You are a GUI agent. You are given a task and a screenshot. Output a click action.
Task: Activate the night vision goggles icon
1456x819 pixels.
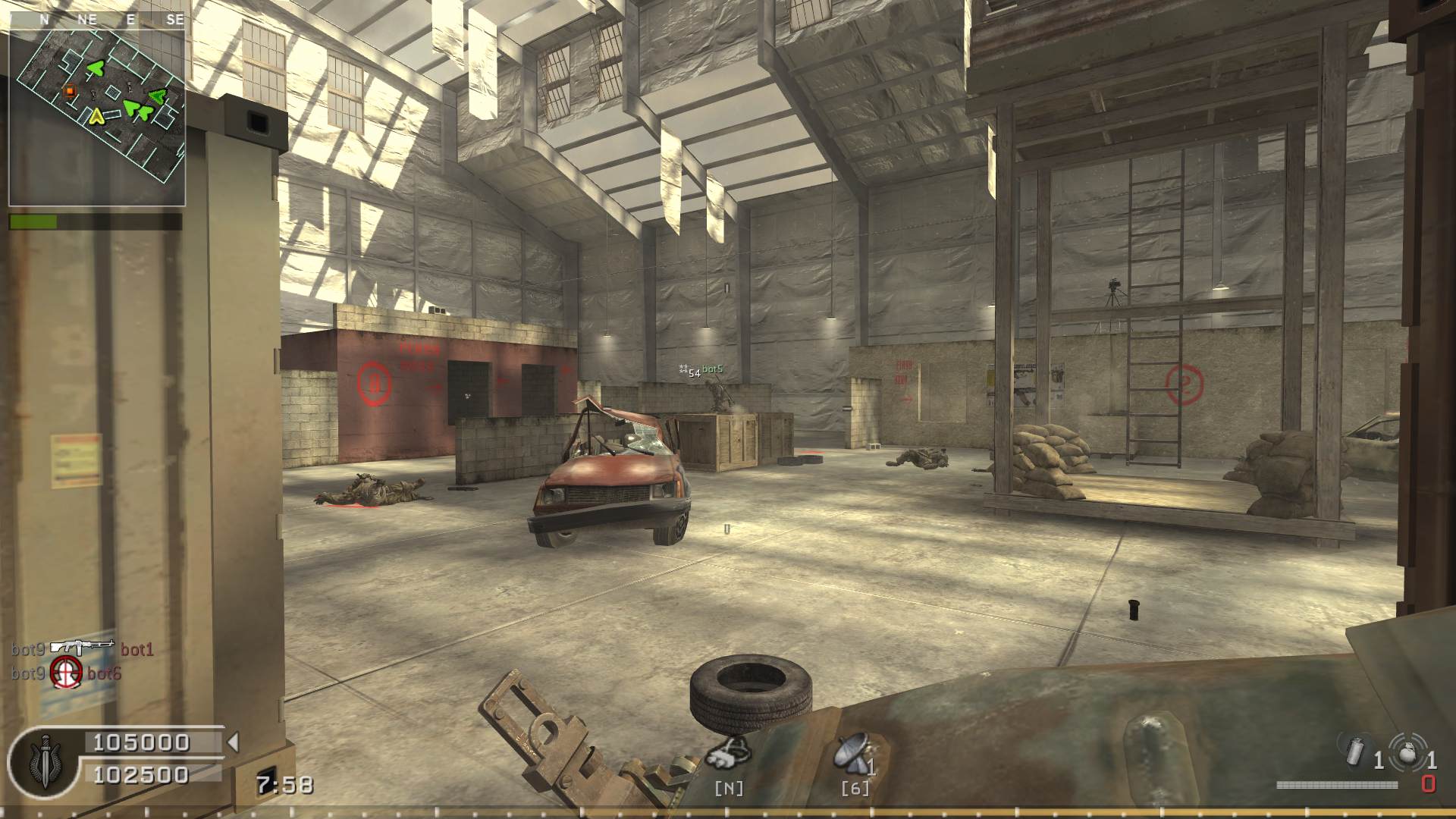coord(729,752)
